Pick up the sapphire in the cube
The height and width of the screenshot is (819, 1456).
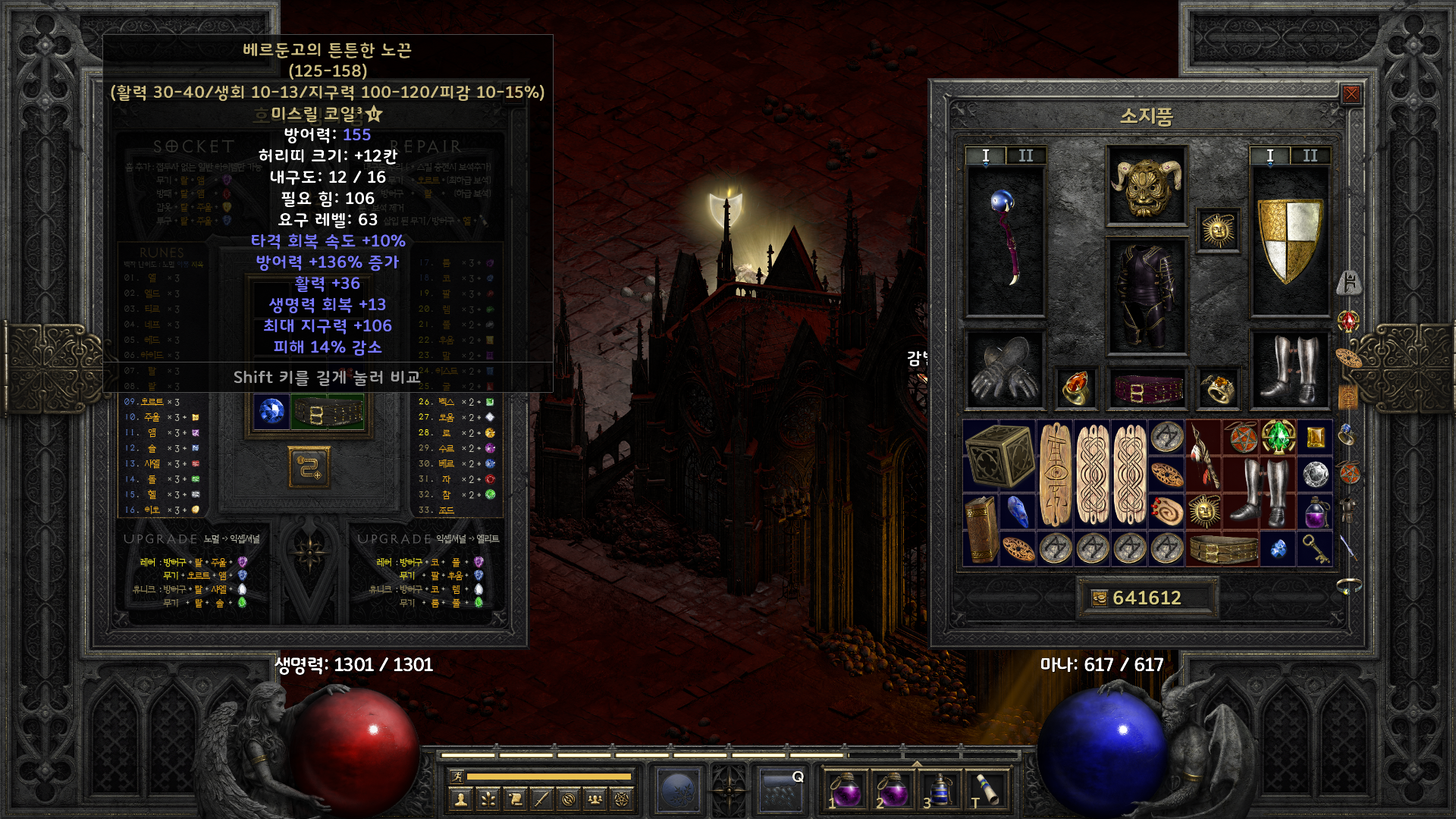[x=271, y=412]
